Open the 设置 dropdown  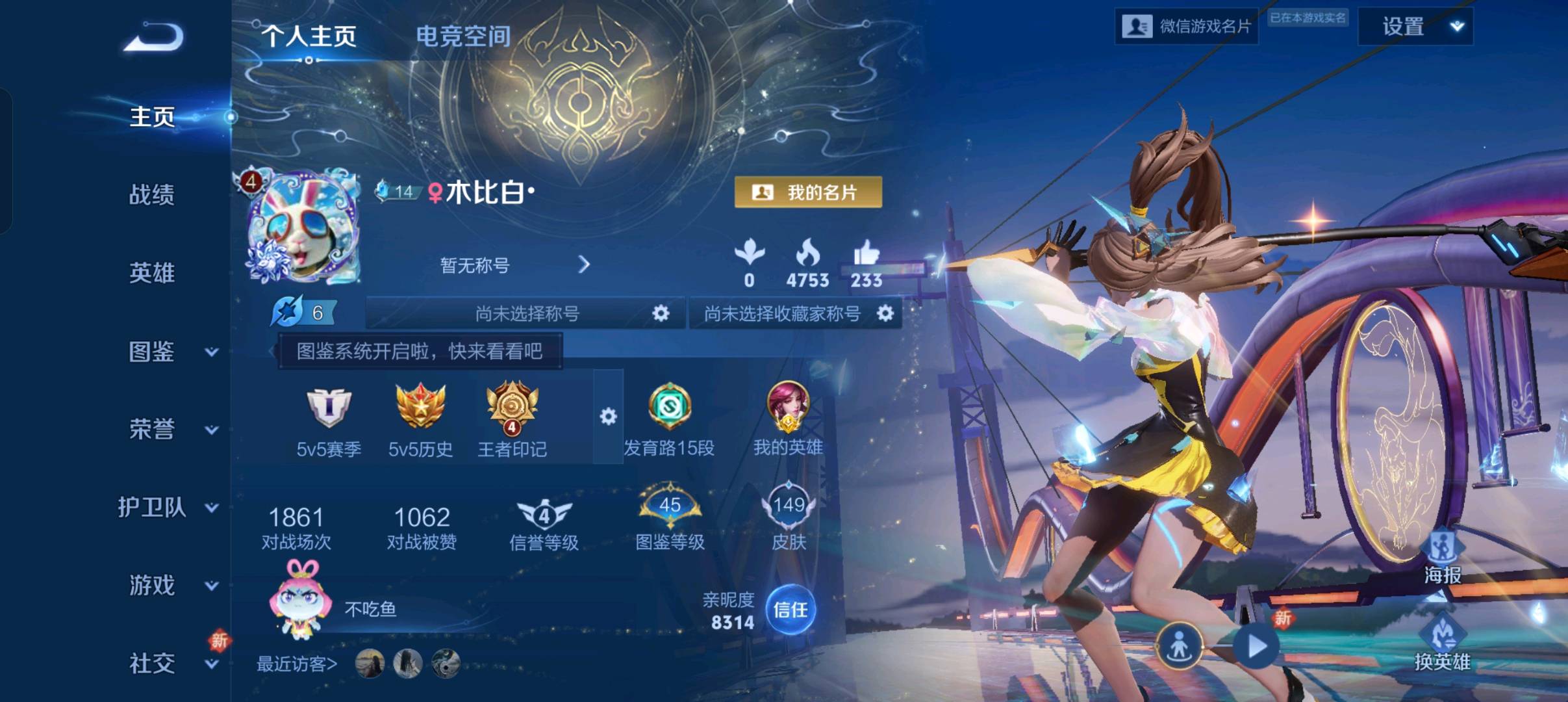(x=1415, y=27)
